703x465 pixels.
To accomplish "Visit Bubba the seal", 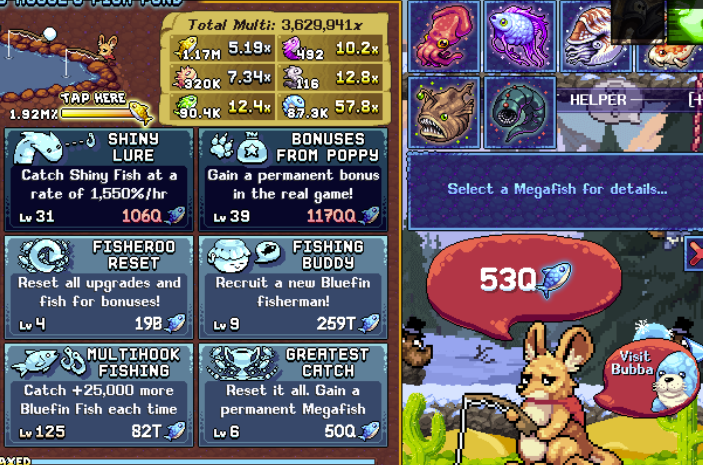I will tap(649, 375).
